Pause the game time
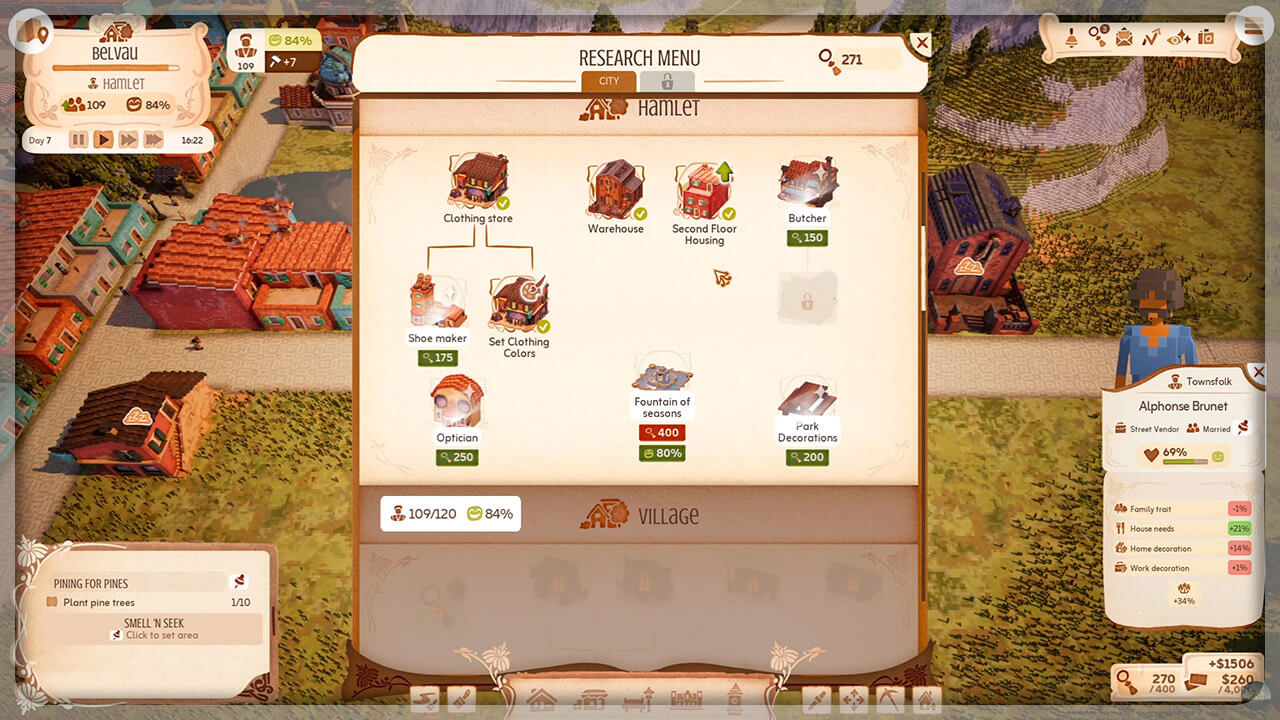 [x=78, y=140]
